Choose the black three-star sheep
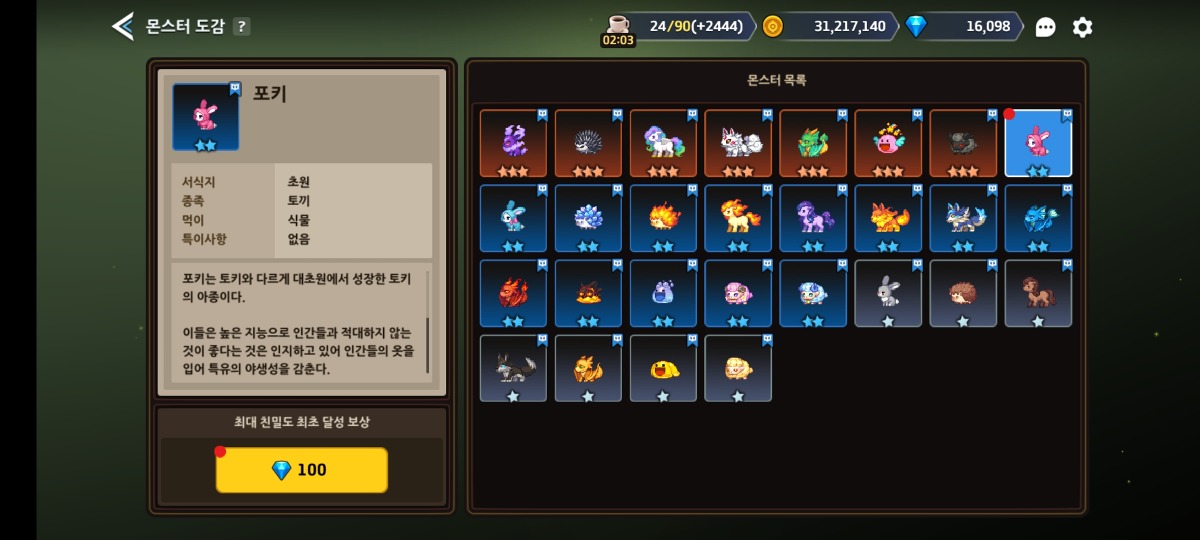 pyautogui.click(x=963, y=143)
